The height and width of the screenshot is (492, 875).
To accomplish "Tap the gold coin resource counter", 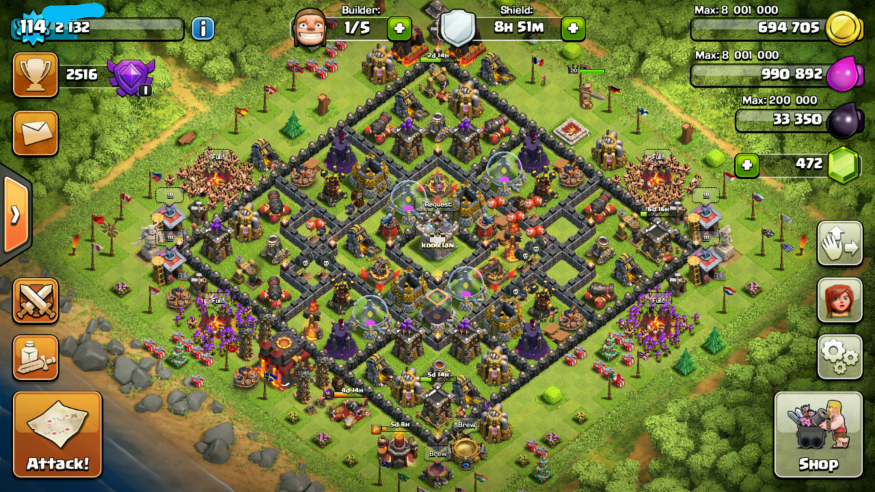I will (774, 28).
